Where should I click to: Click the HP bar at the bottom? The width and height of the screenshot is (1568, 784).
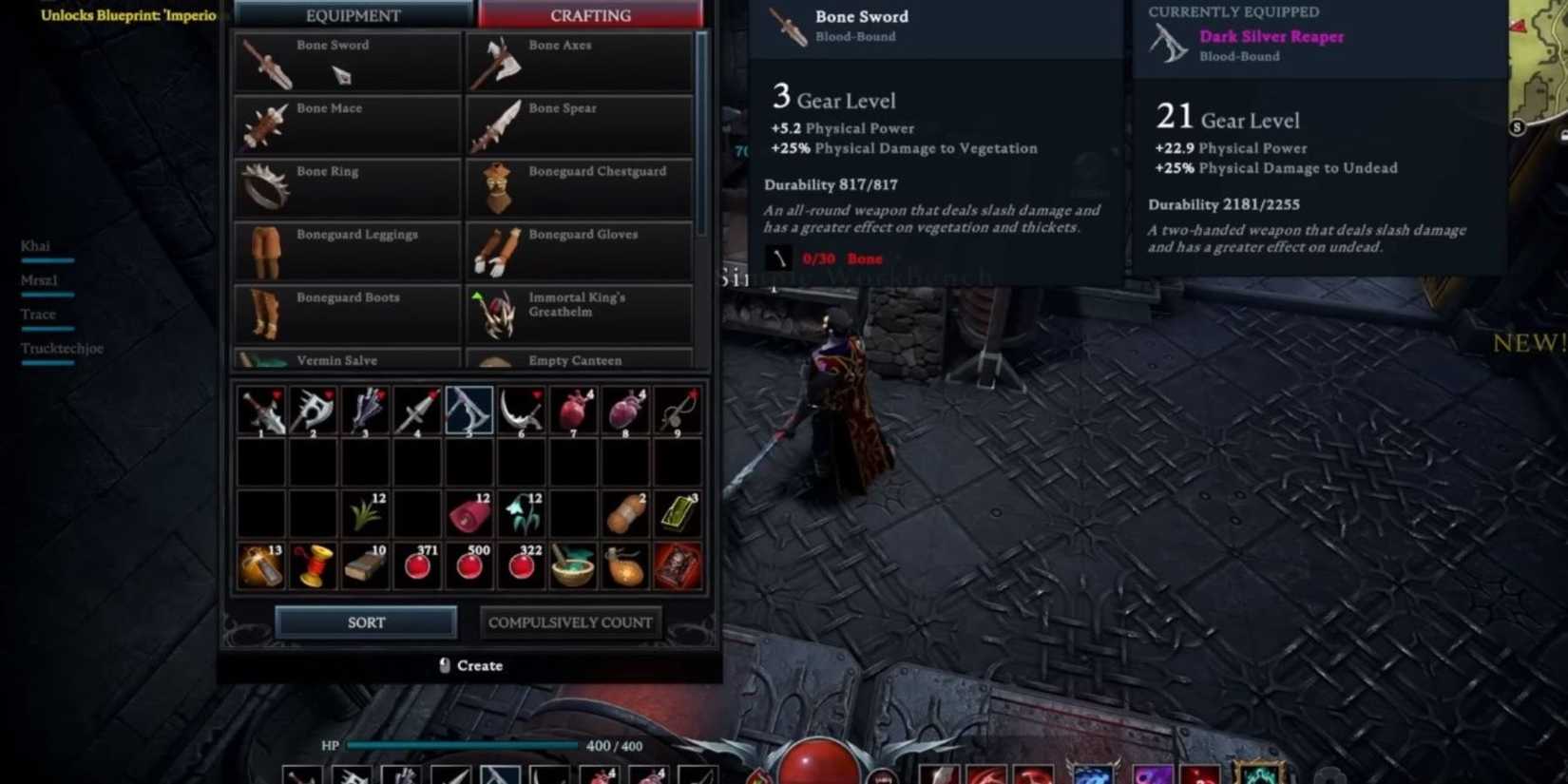click(x=463, y=745)
